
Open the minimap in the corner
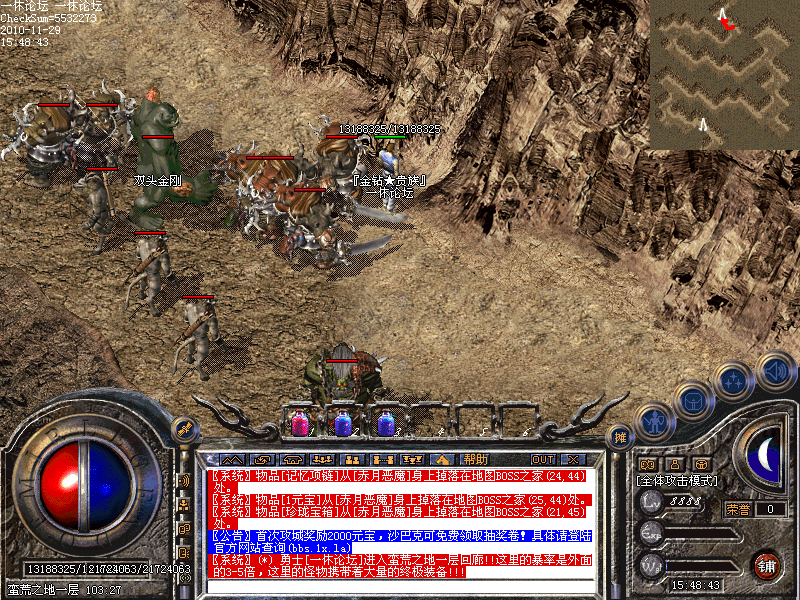tap(724, 75)
